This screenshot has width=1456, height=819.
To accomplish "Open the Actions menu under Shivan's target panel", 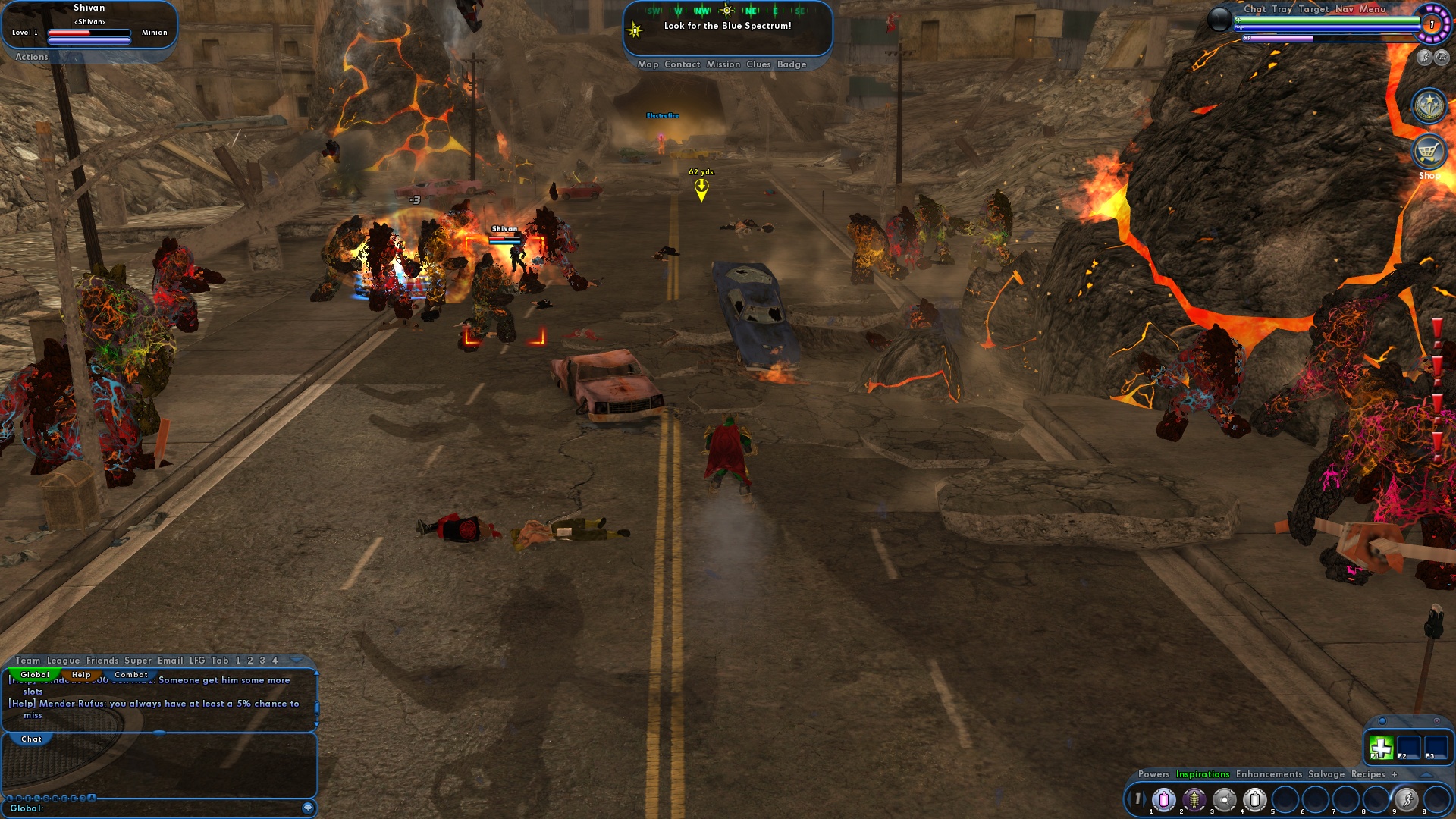I will click(32, 57).
